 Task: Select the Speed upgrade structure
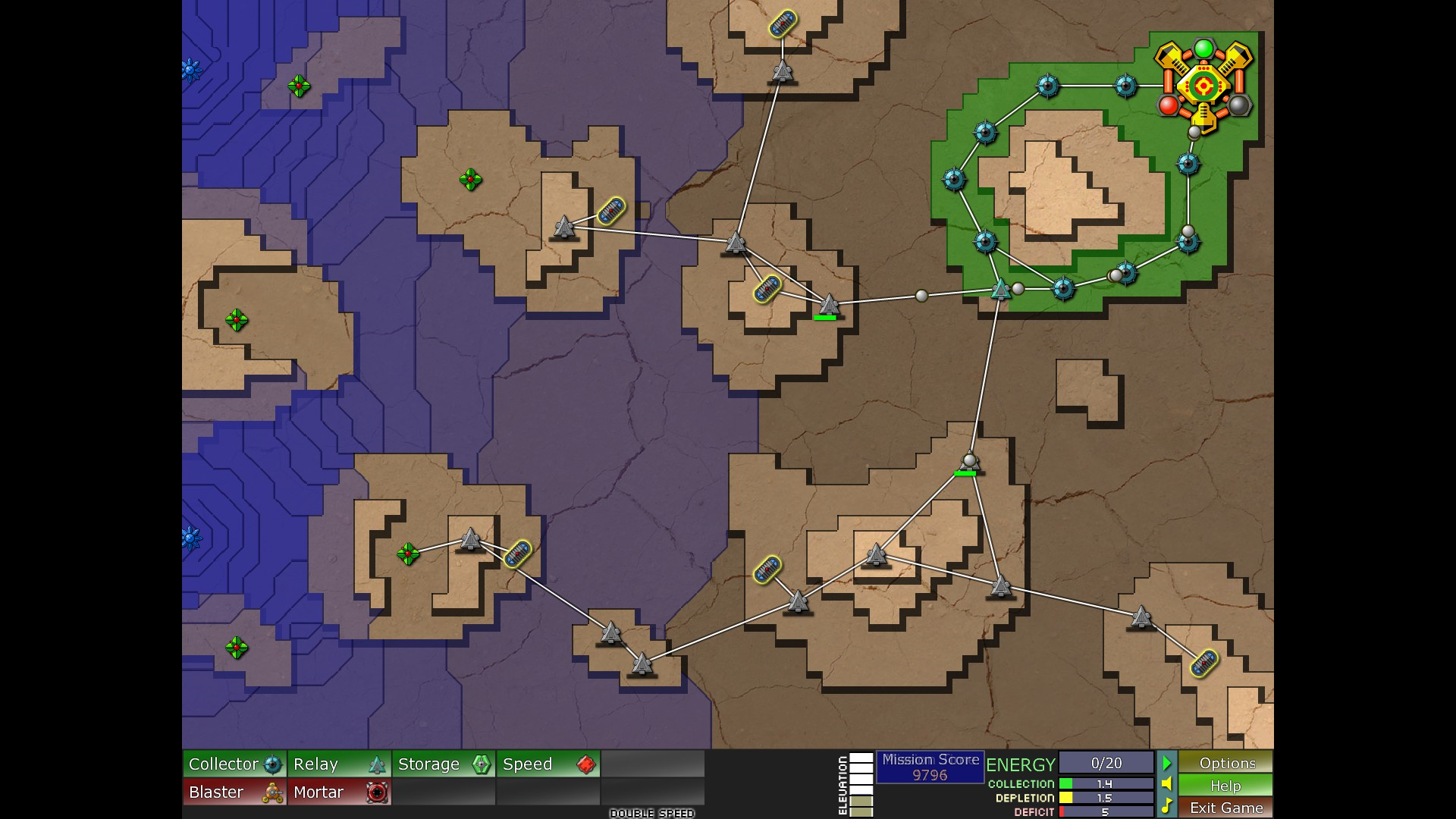click(549, 764)
